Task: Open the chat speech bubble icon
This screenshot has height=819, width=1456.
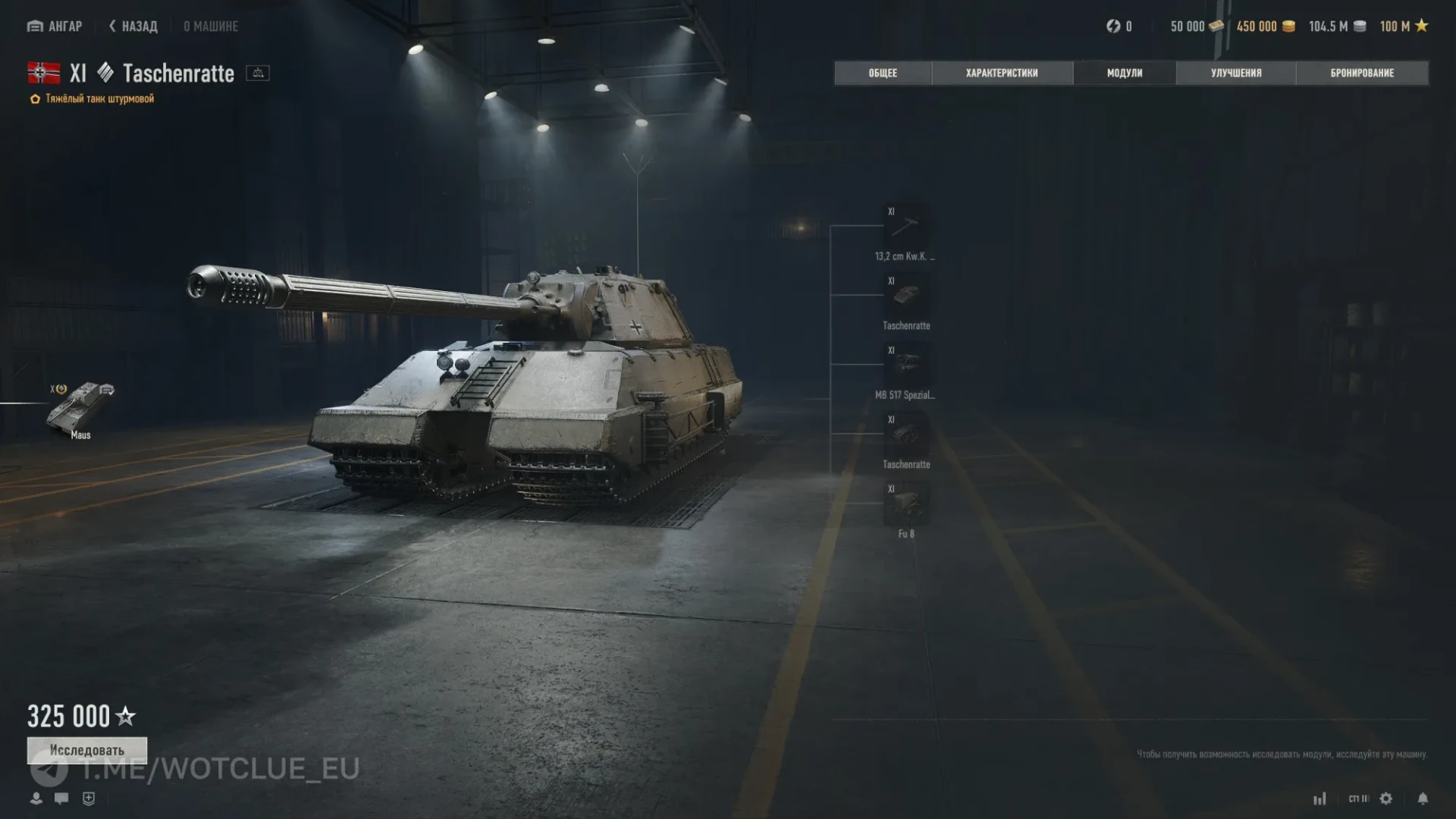Action: [61, 799]
